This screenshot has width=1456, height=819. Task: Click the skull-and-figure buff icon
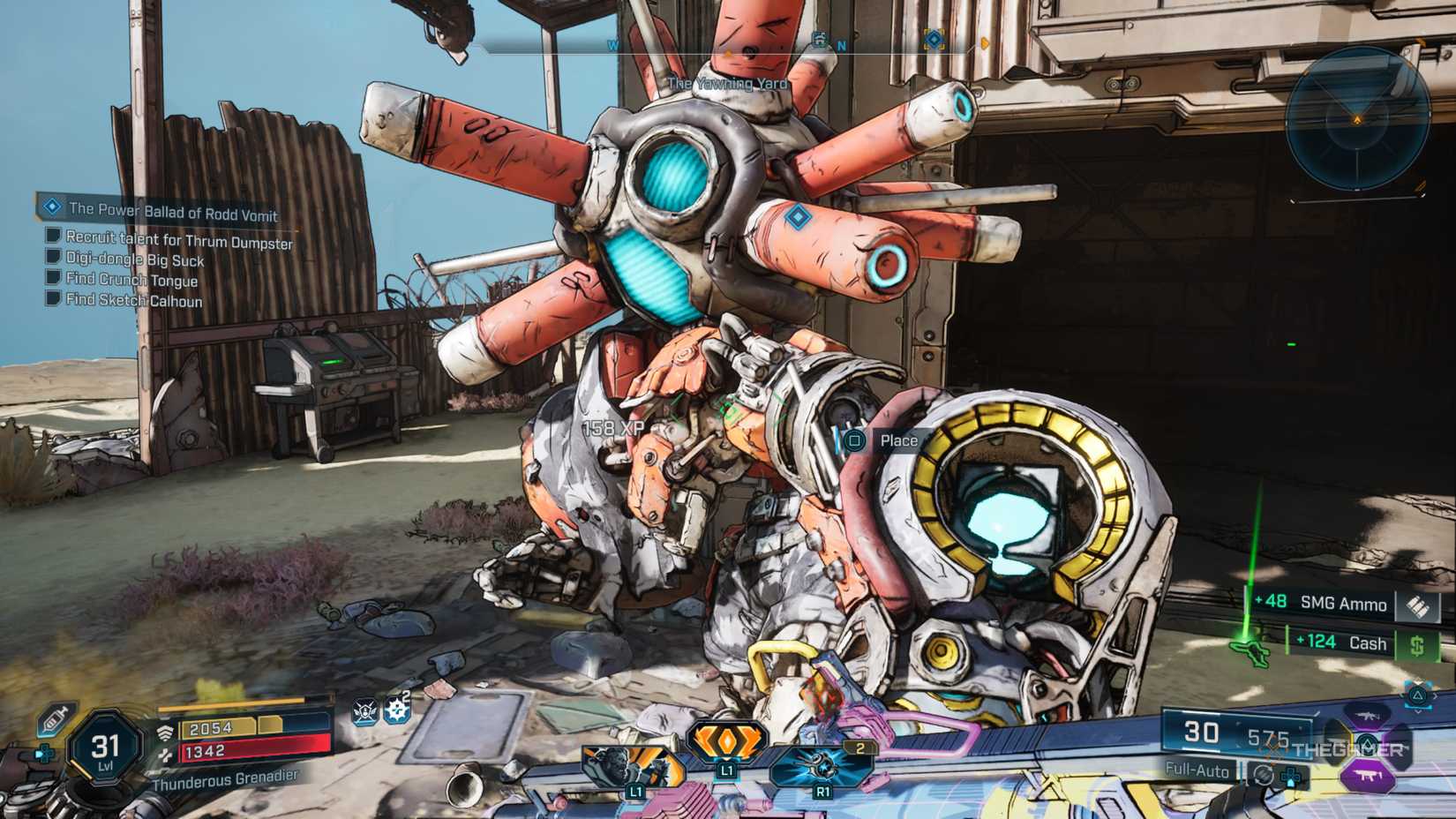tap(365, 711)
